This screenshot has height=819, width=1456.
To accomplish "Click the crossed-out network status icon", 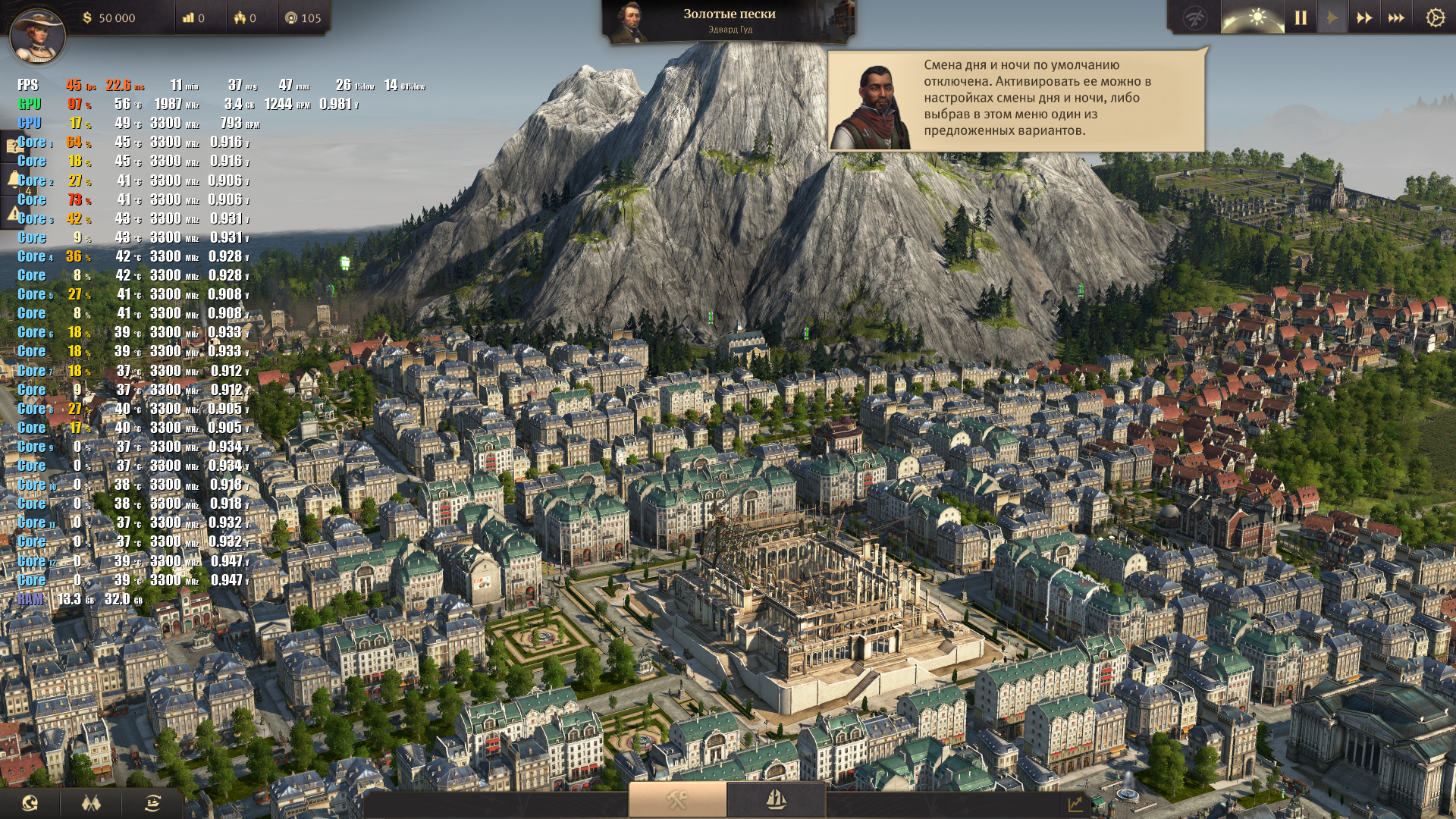I will pos(1196,17).
